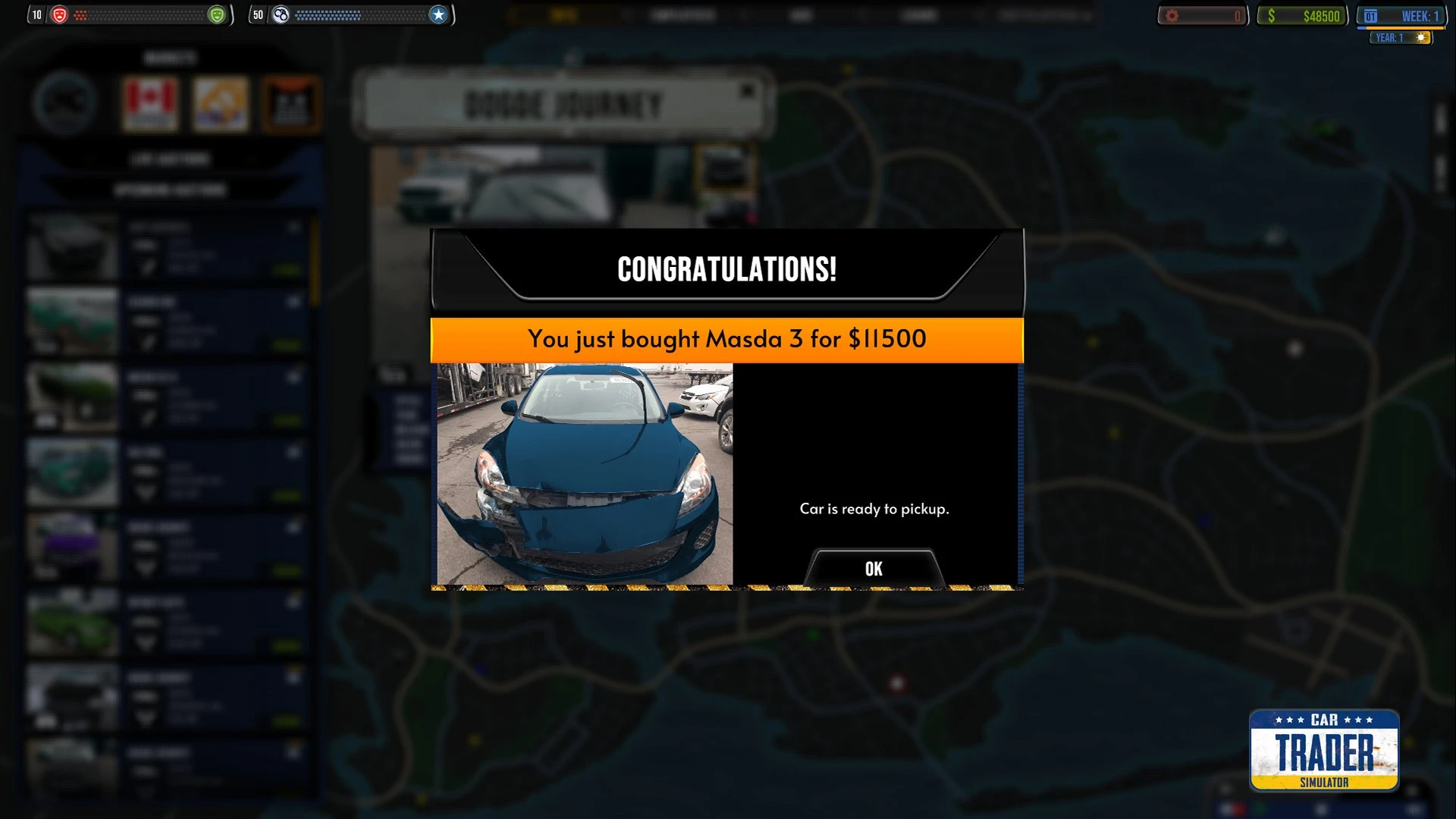Click the purchased Masda 3 photo
The image size is (1456, 819).
point(585,474)
